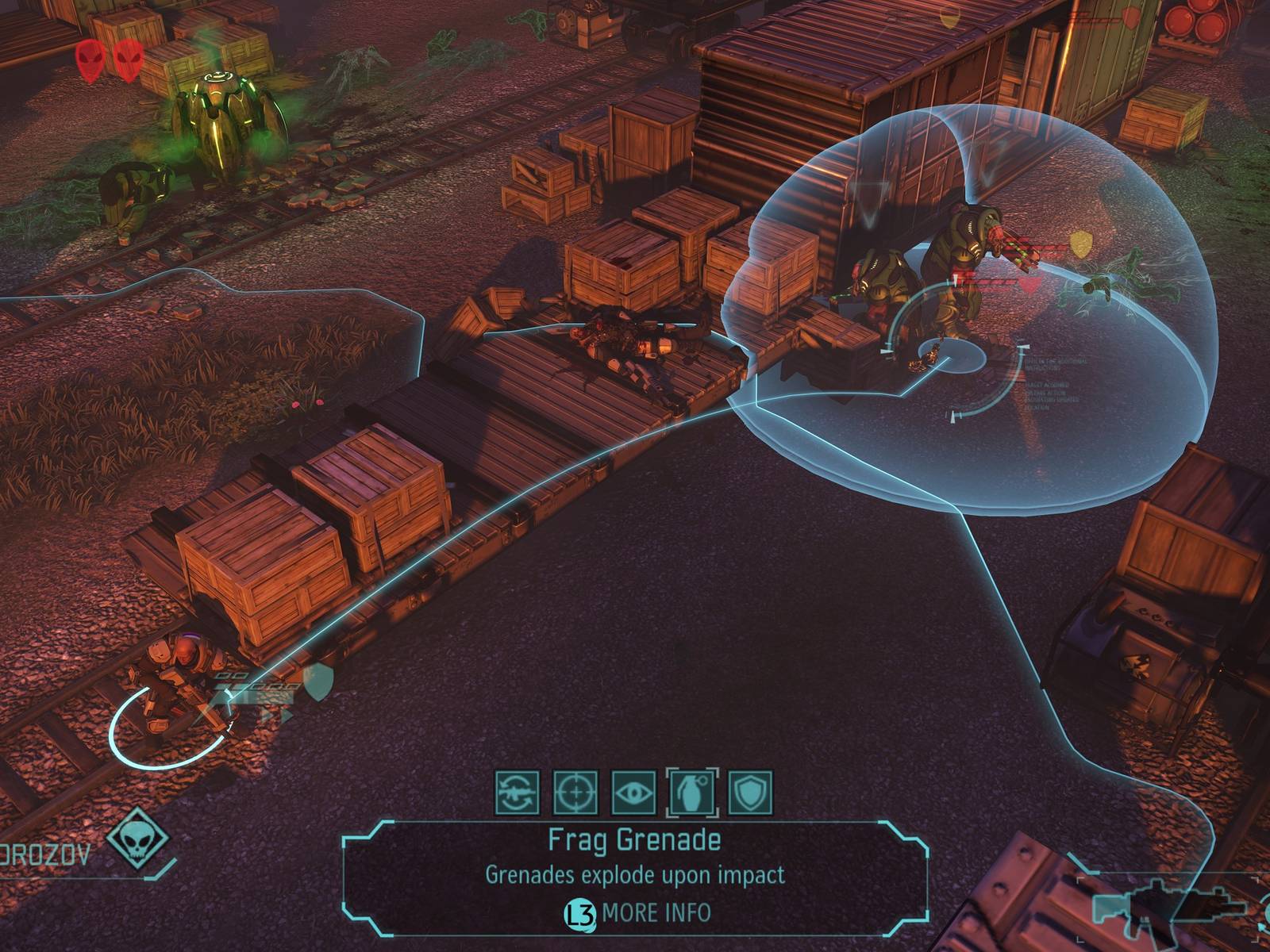Choose the fire weapon crosshair ability

point(575,793)
